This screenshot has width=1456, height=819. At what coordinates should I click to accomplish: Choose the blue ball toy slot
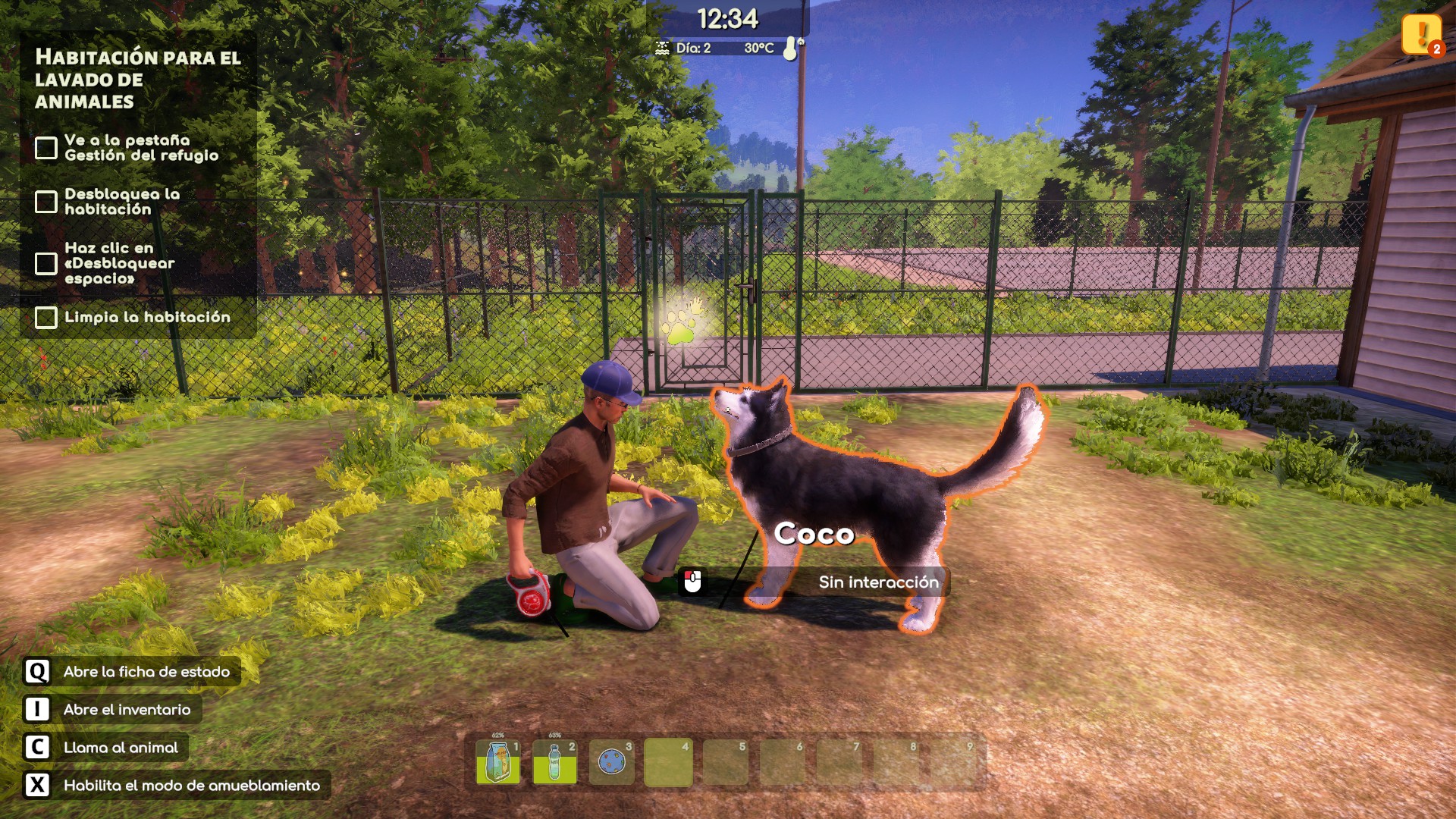[x=611, y=762]
